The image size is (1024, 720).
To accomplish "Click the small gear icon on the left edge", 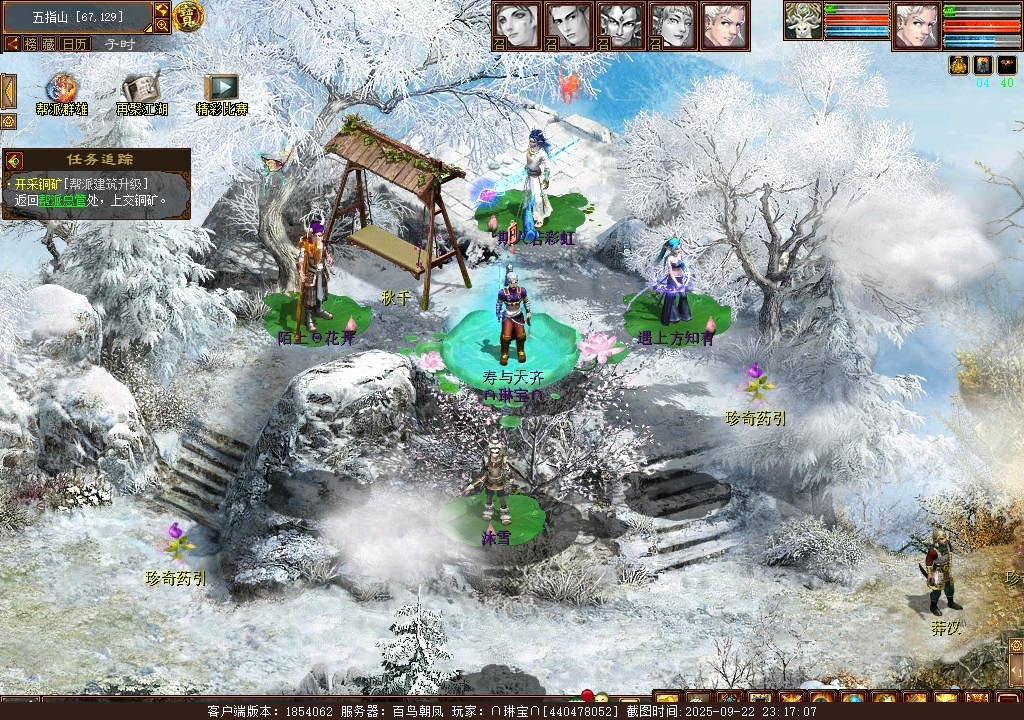I will click(8, 121).
